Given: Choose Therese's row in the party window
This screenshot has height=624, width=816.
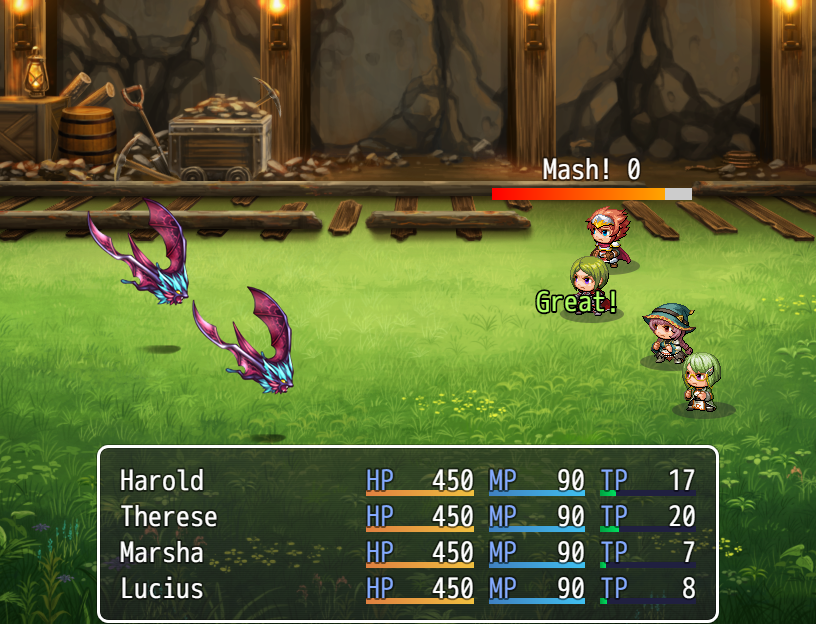Looking at the screenshot, I should click(x=168, y=517).
